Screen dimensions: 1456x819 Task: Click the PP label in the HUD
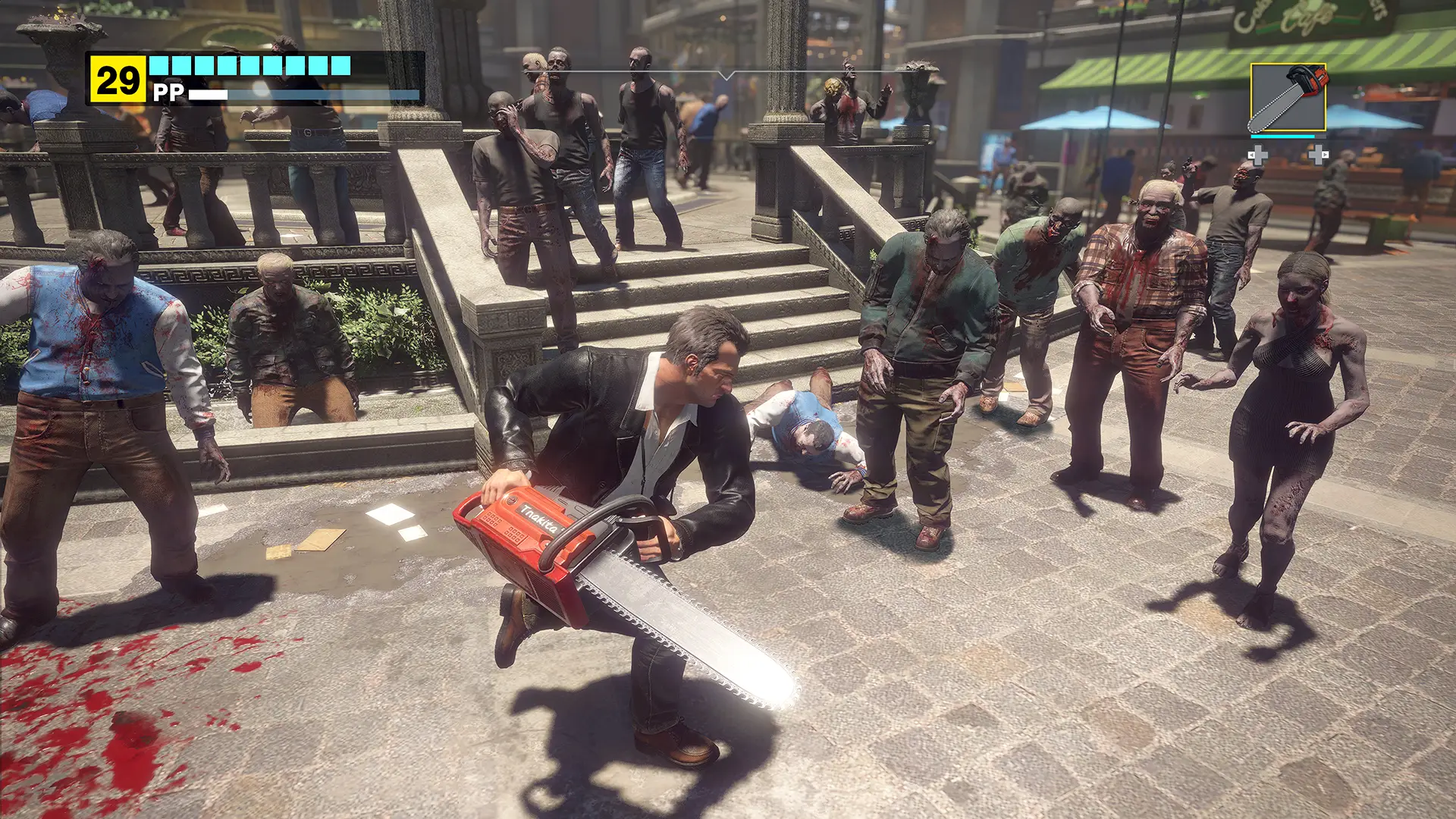click(168, 91)
